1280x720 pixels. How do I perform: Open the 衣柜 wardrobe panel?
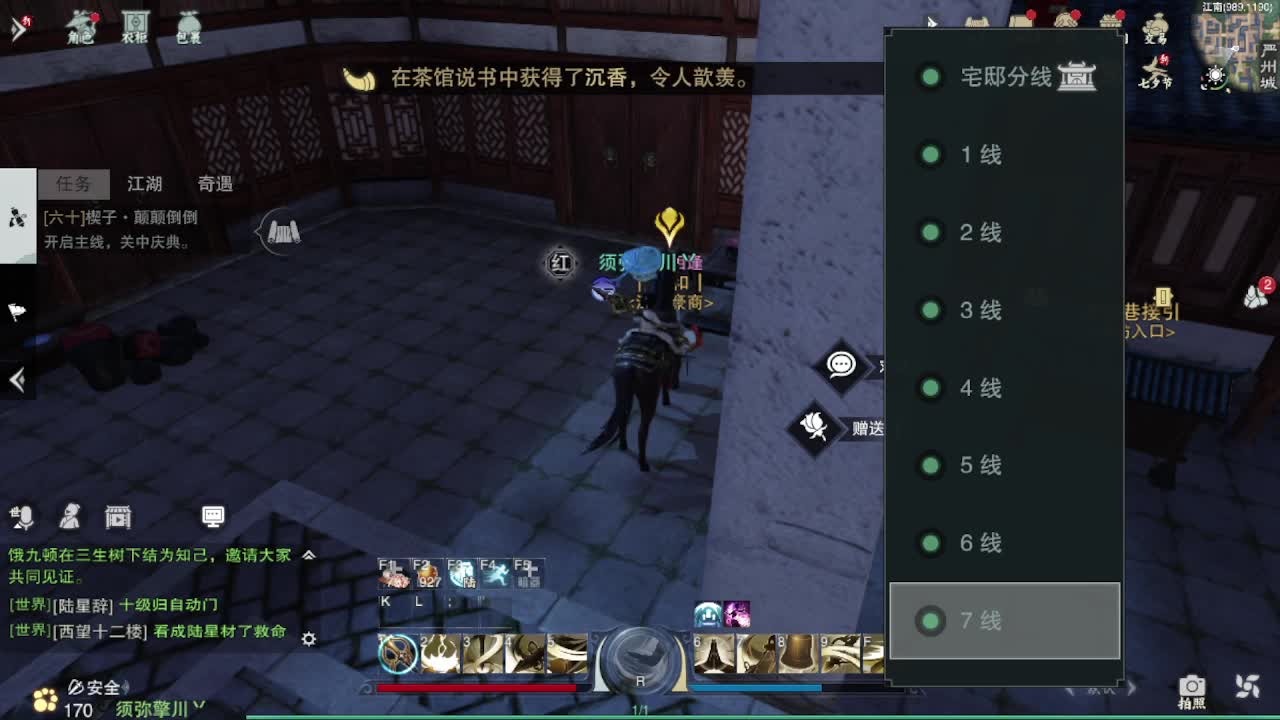point(135,25)
